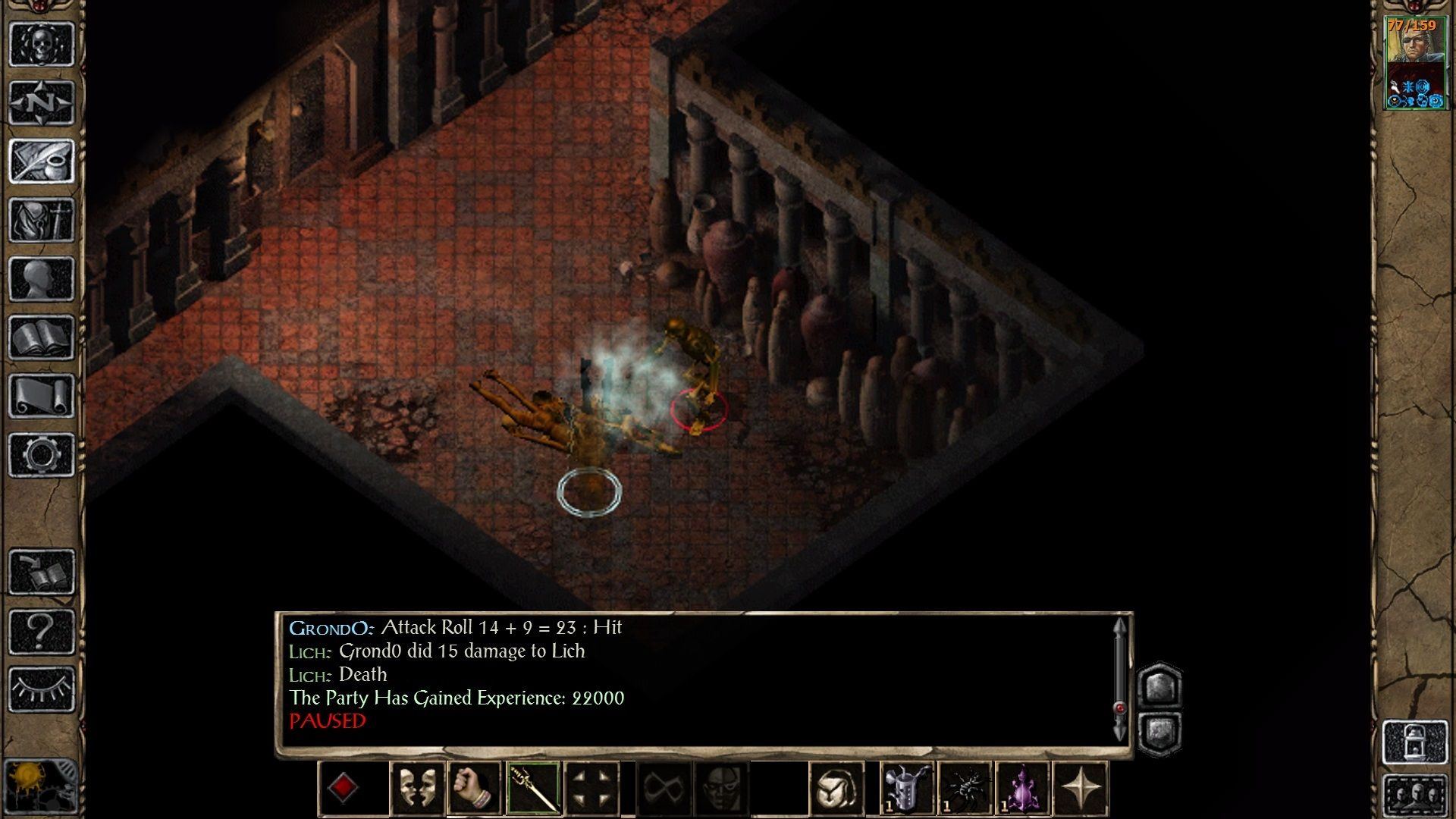This screenshot has height=819, width=1456.
Task: Click the scroll-up arrow on the message log
Action: tap(1120, 626)
